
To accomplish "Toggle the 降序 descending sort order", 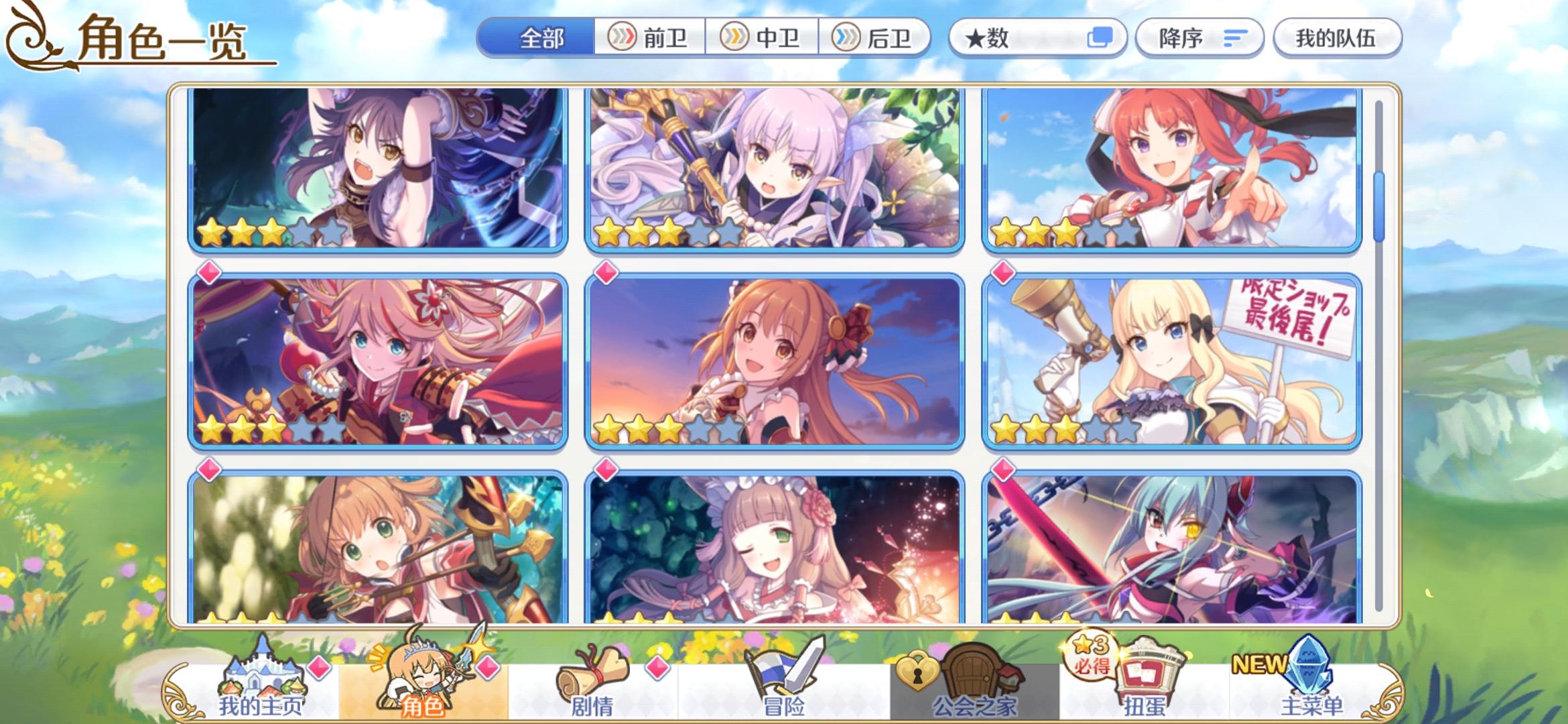I will 1199,38.
